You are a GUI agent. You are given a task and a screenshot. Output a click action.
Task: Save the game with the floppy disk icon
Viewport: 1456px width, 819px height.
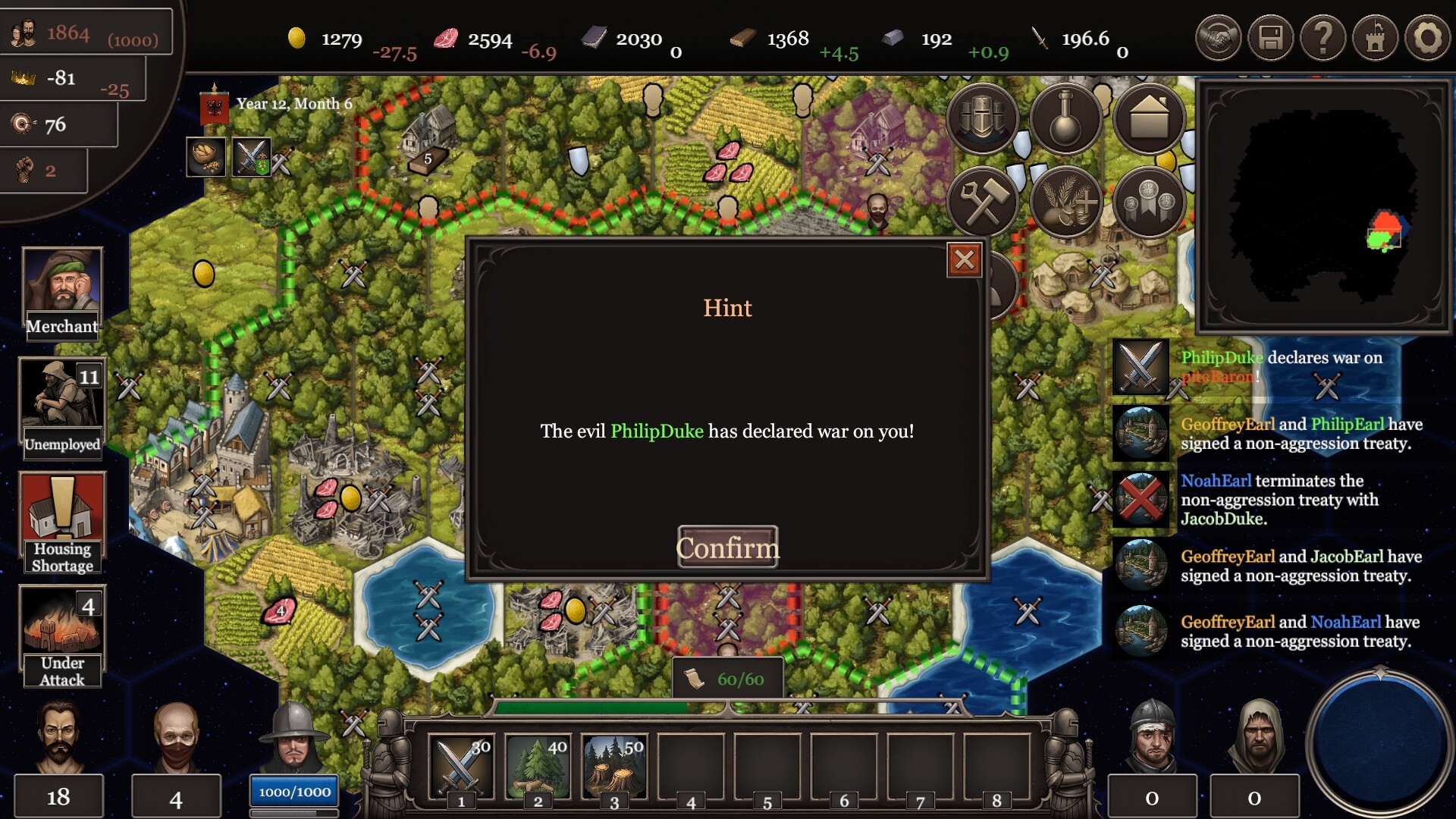click(1270, 38)
